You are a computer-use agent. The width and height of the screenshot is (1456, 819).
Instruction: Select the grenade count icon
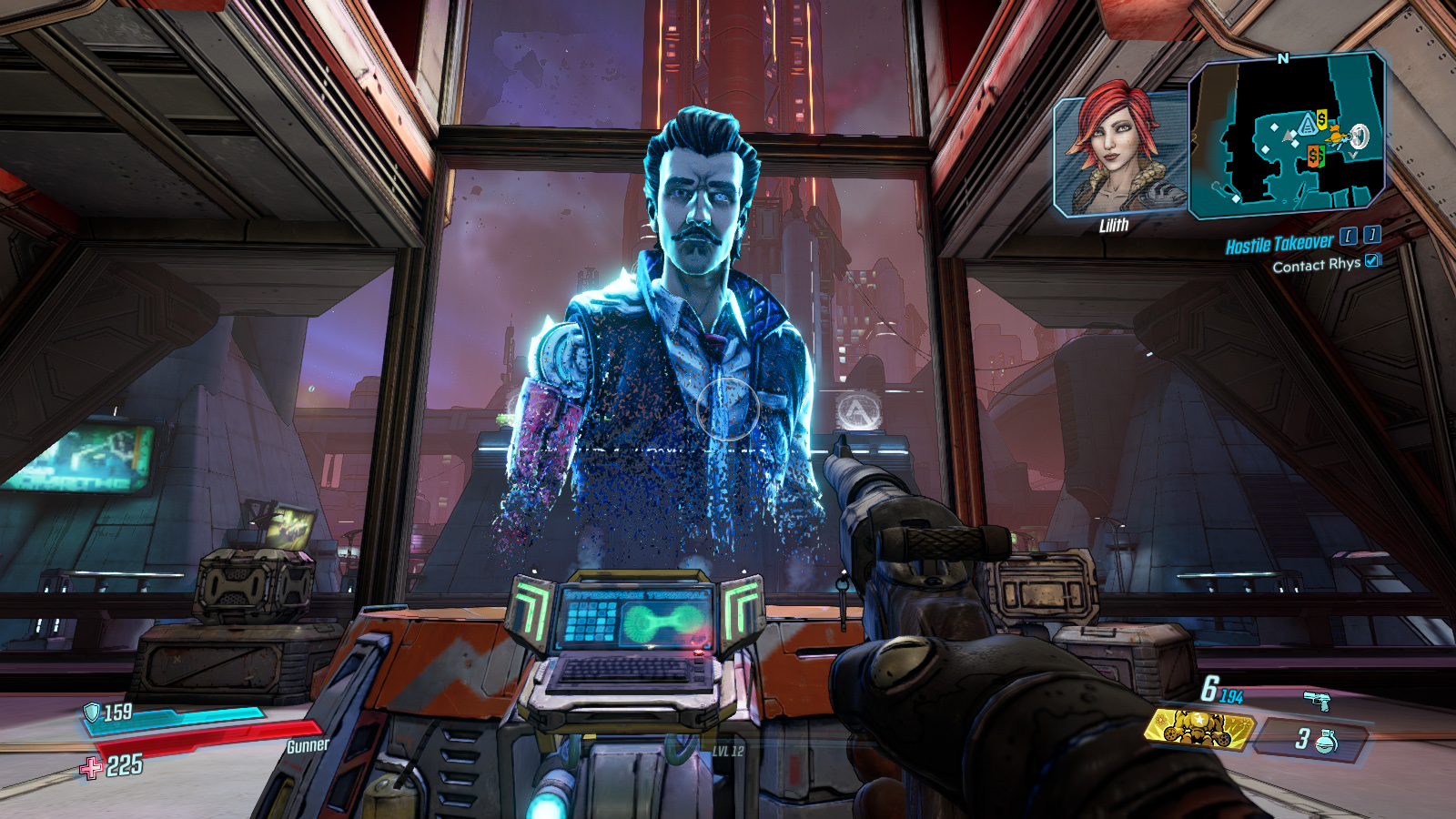click(x=1326, y=741)
